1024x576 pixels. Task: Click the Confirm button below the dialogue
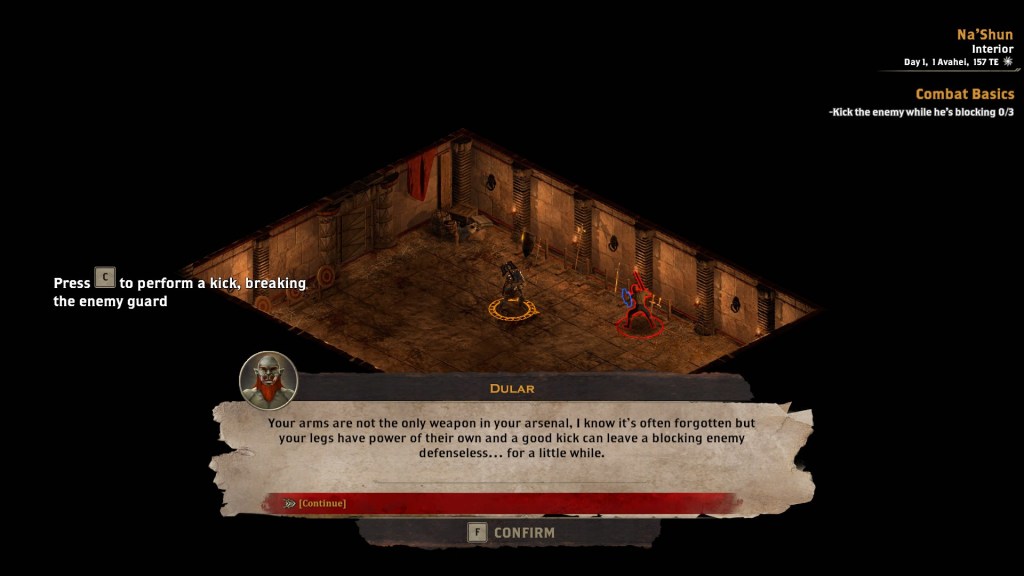[511, 533]
